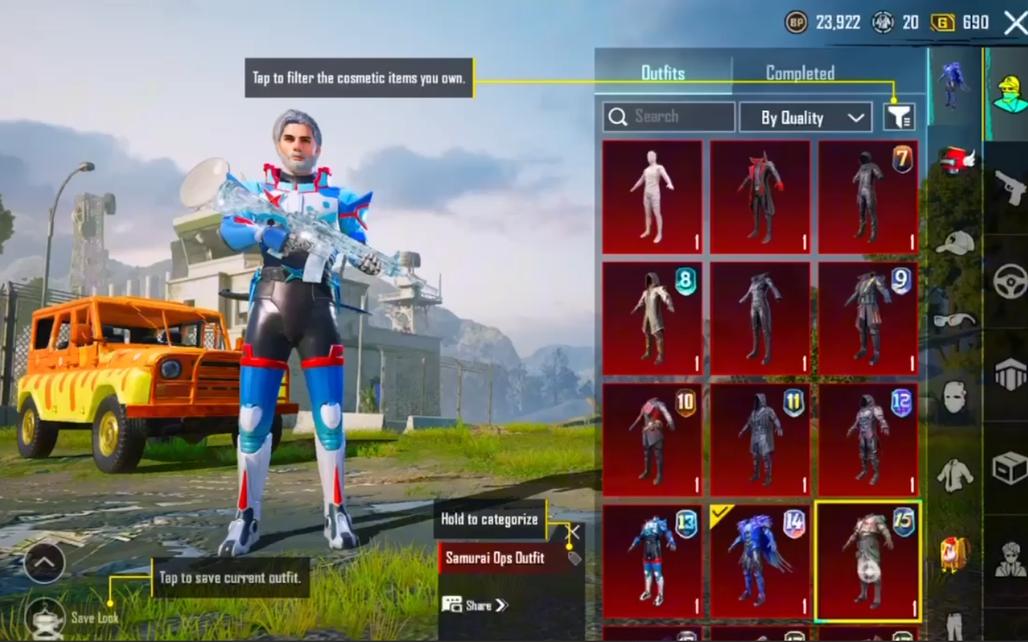Expand the up-arrow circle button
1028x642 pixels.
click(x=44, y=563)
